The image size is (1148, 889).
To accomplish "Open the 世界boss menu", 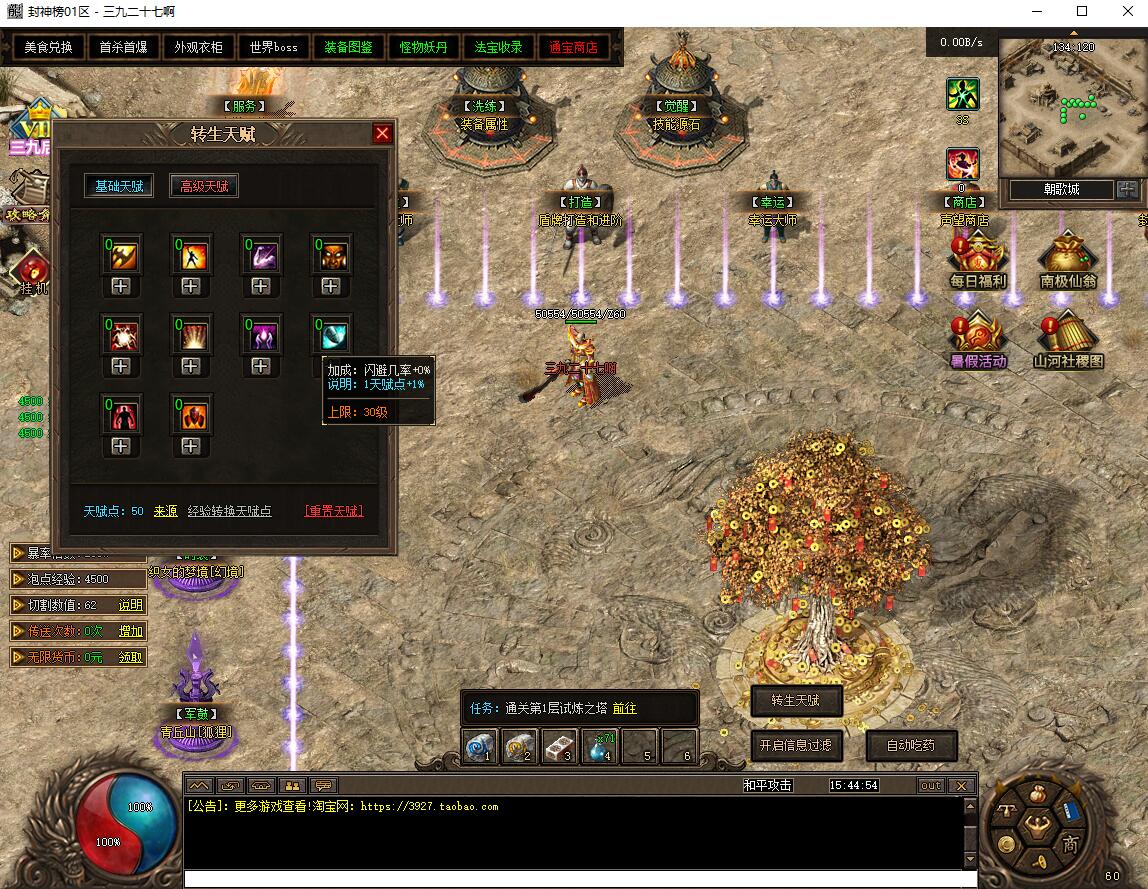I will [x=273, y=47].
